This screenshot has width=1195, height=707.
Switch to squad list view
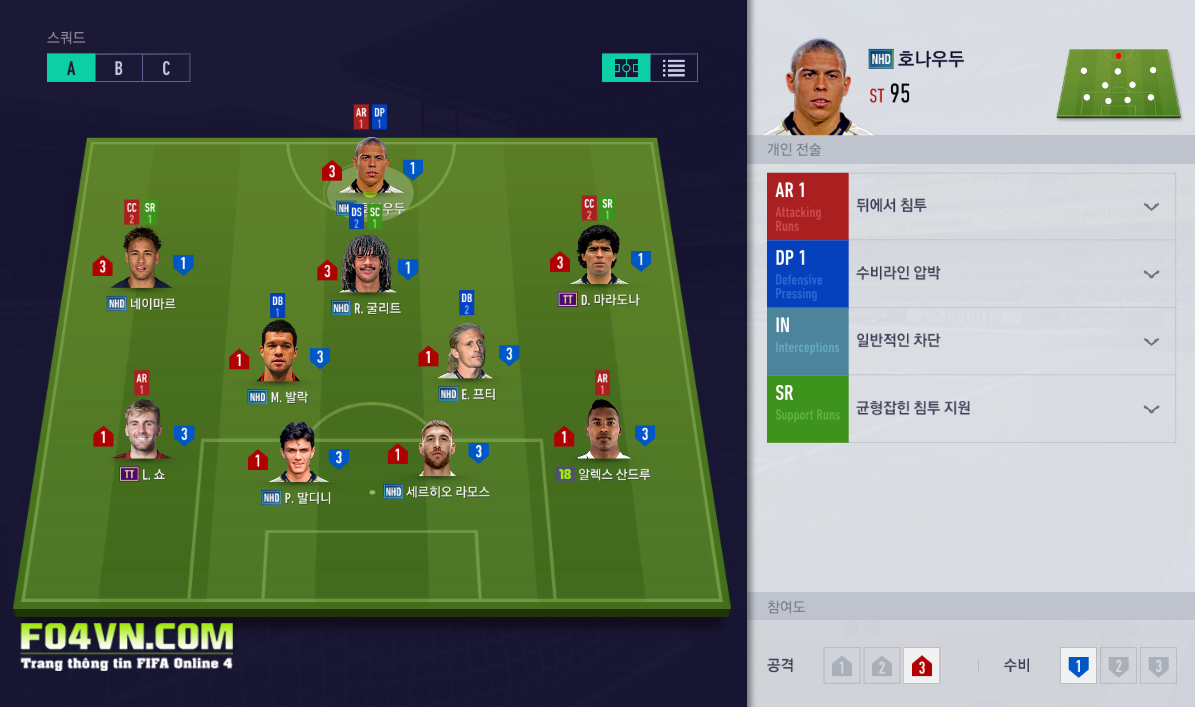pos(674,68)
